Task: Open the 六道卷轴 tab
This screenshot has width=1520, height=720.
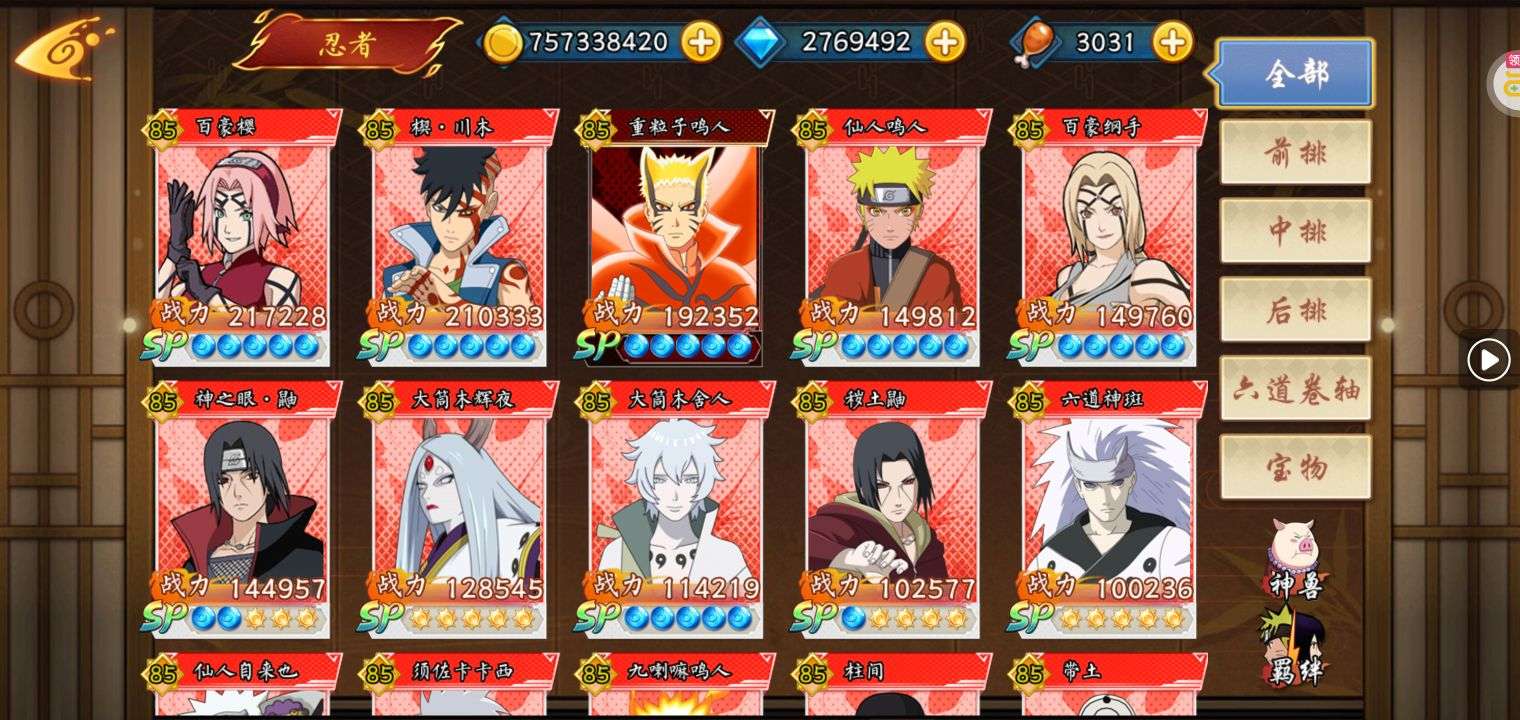Action: pos(1295,389)
